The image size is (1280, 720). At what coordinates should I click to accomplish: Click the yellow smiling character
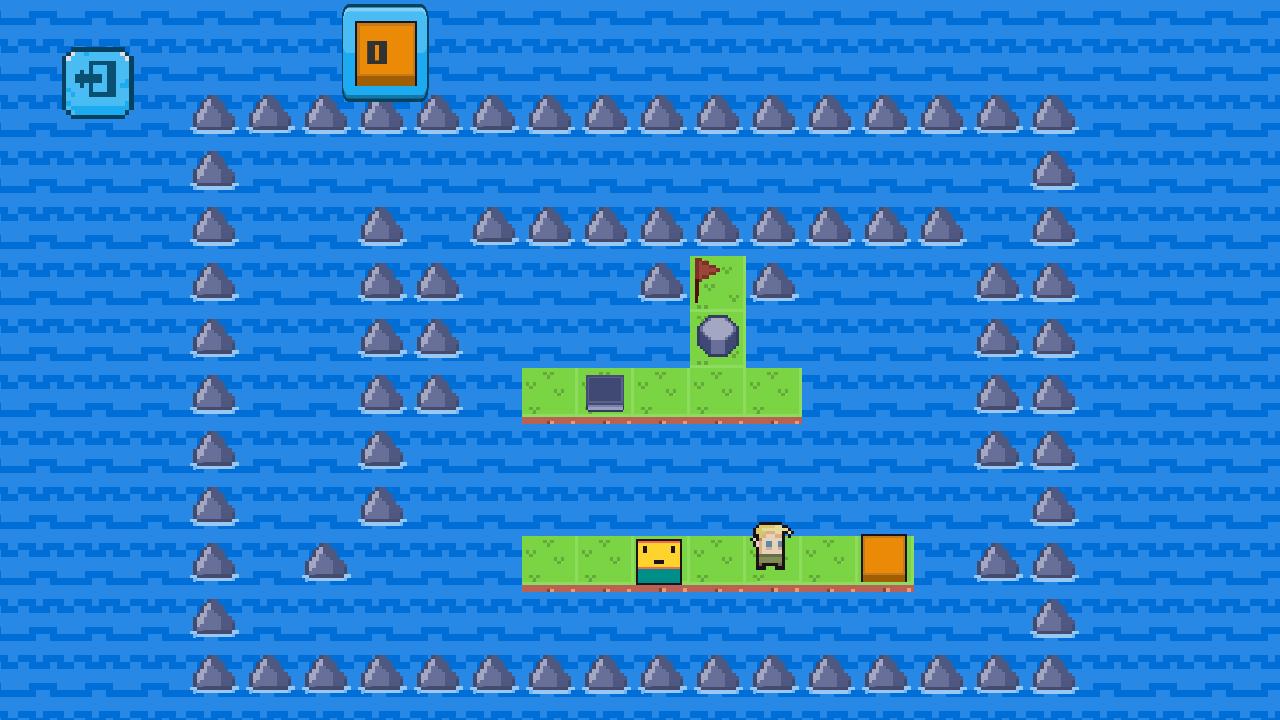659,561
